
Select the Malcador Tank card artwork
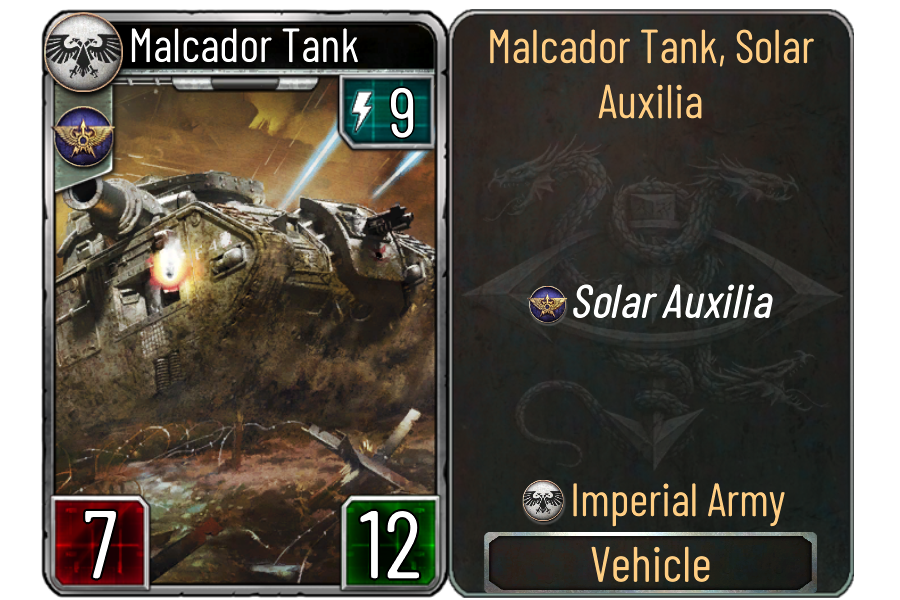(245, 300)
